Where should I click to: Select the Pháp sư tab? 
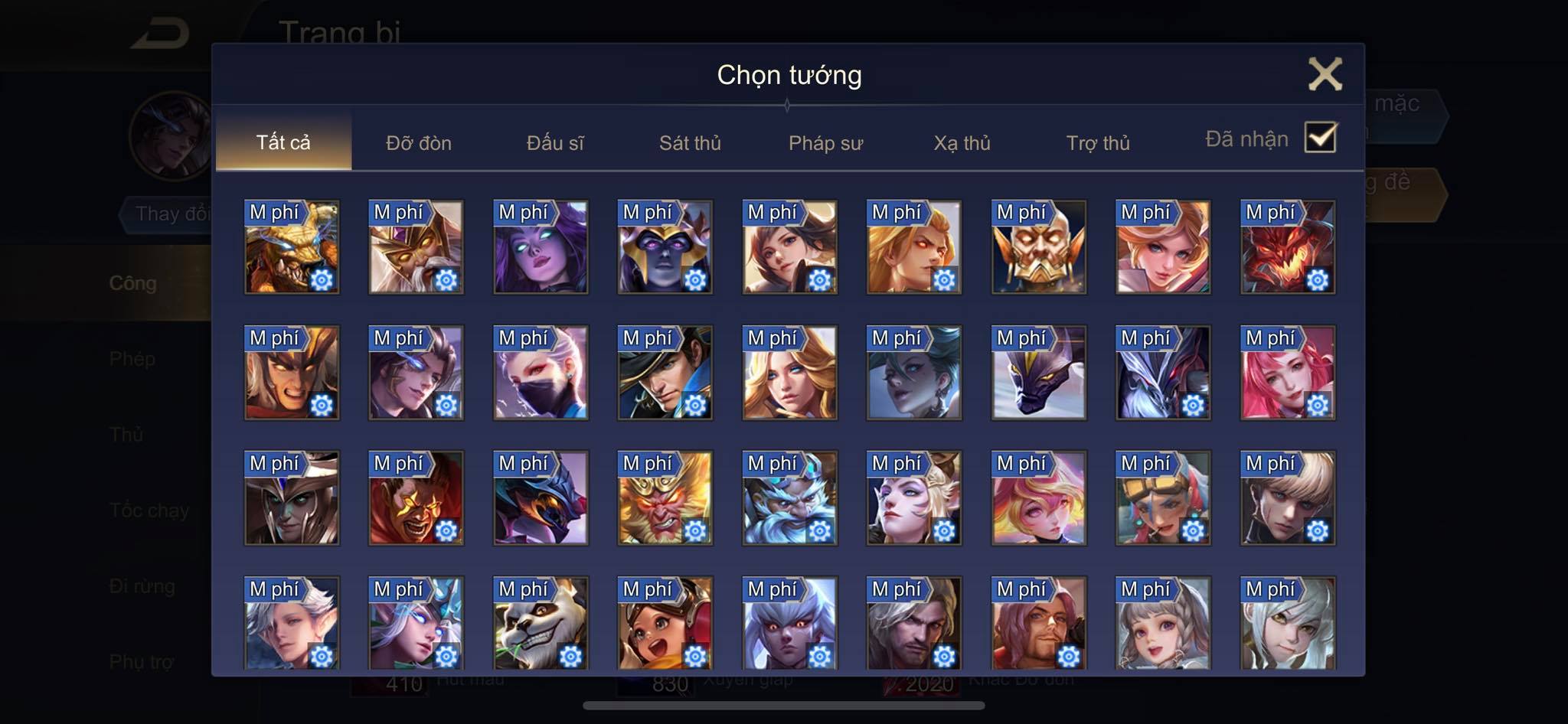click(825, 142)
